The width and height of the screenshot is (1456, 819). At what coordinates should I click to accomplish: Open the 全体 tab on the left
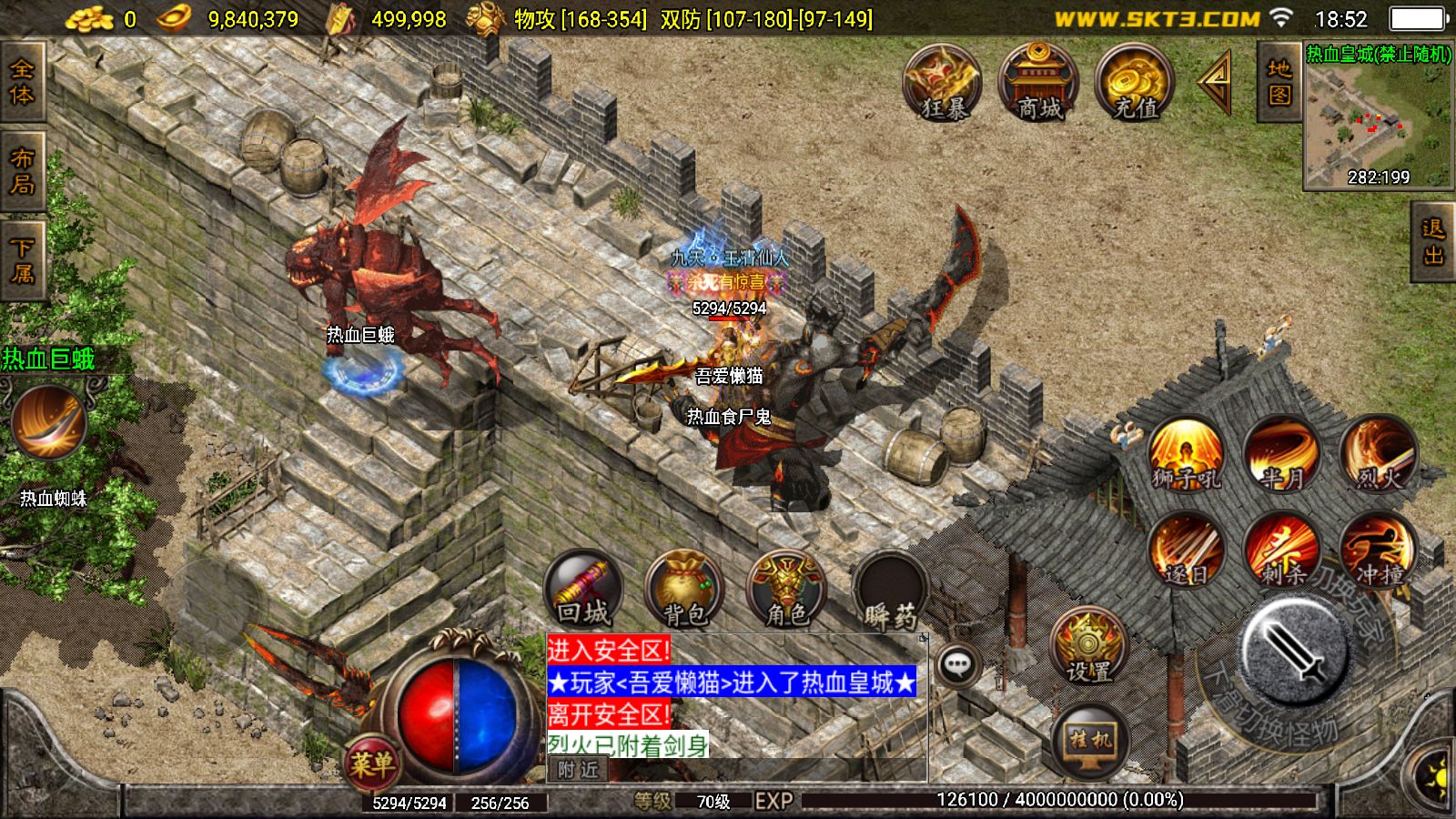(22, 82)
